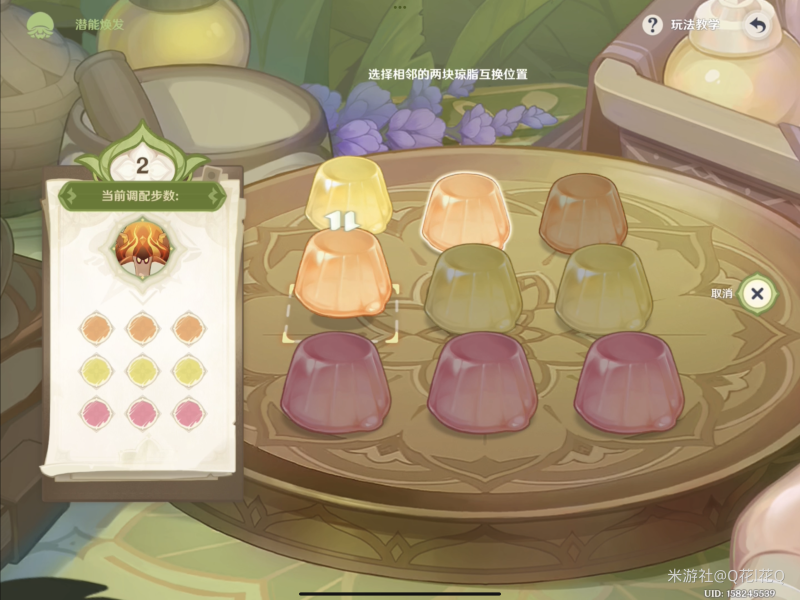Cancel the swap with the 取消 button
Viewport: 800px width, 600px height.
(x=757, y=293)
